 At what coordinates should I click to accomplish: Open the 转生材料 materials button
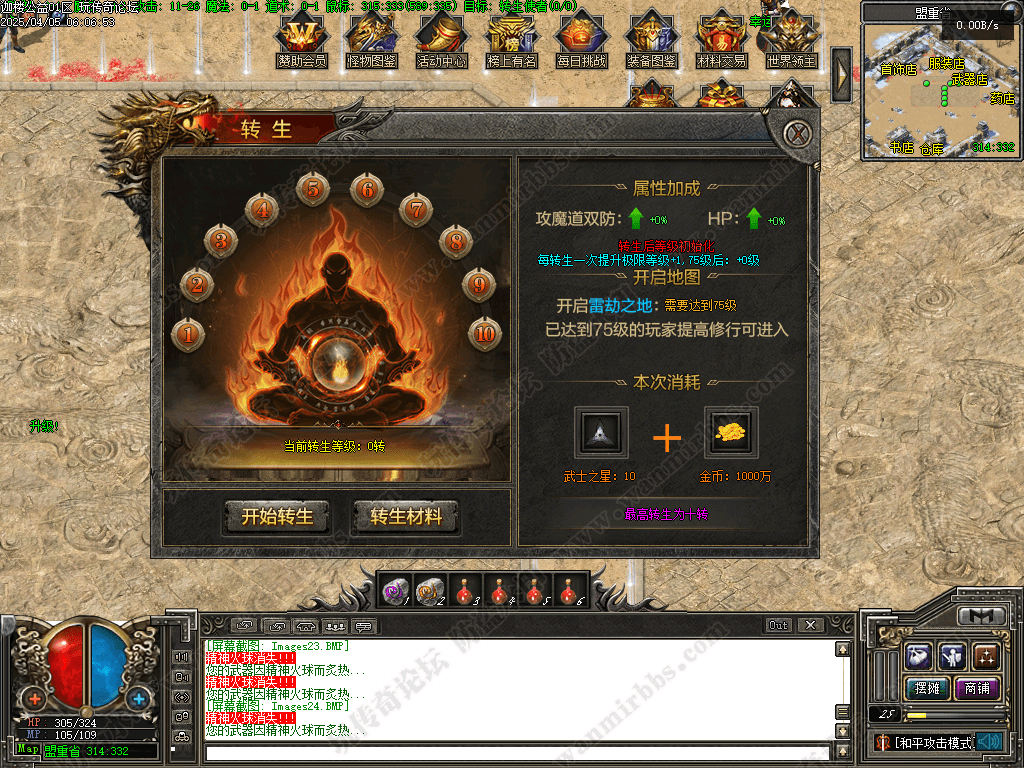point(405,516)
